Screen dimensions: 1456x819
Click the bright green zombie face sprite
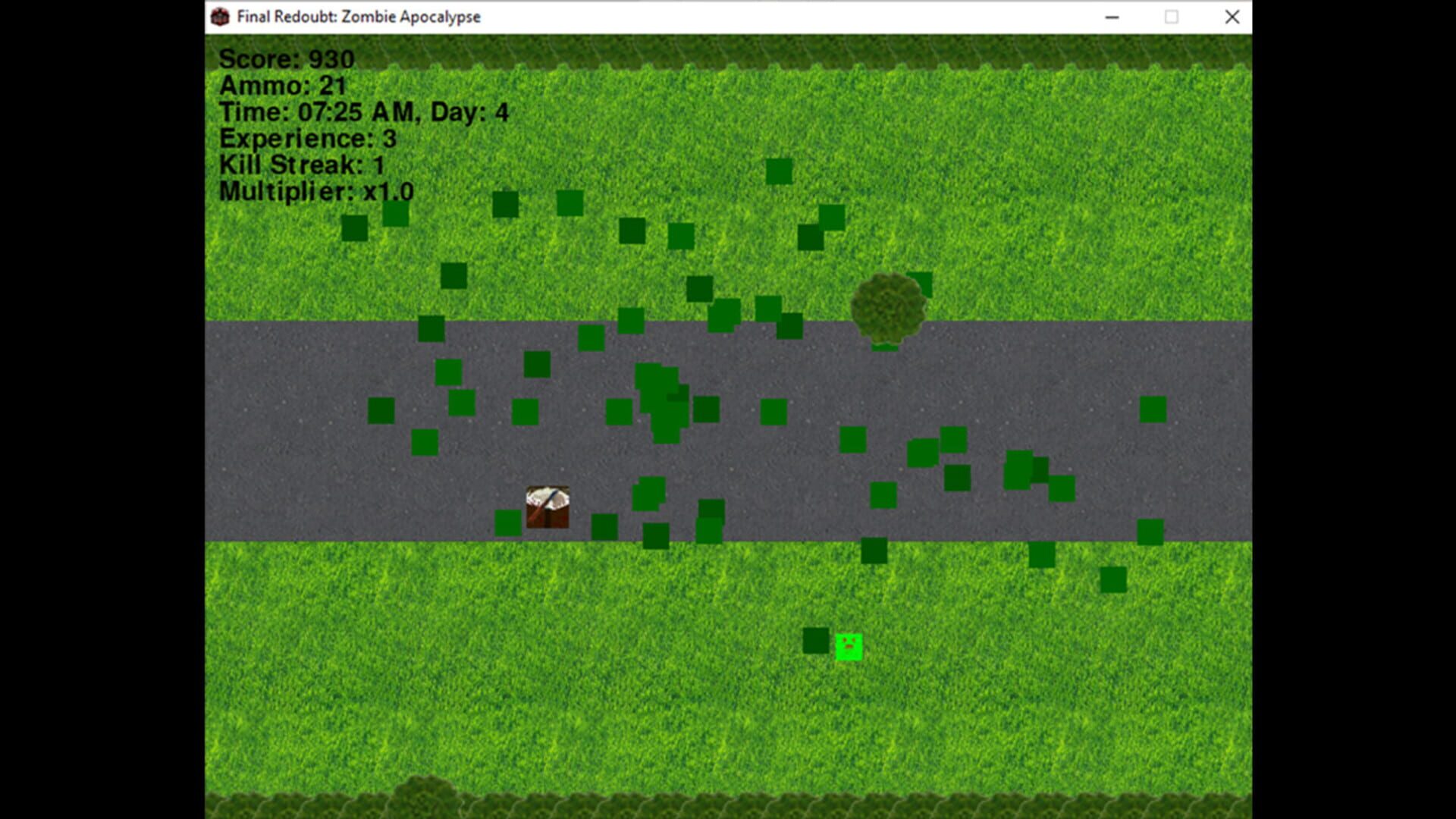849,646
